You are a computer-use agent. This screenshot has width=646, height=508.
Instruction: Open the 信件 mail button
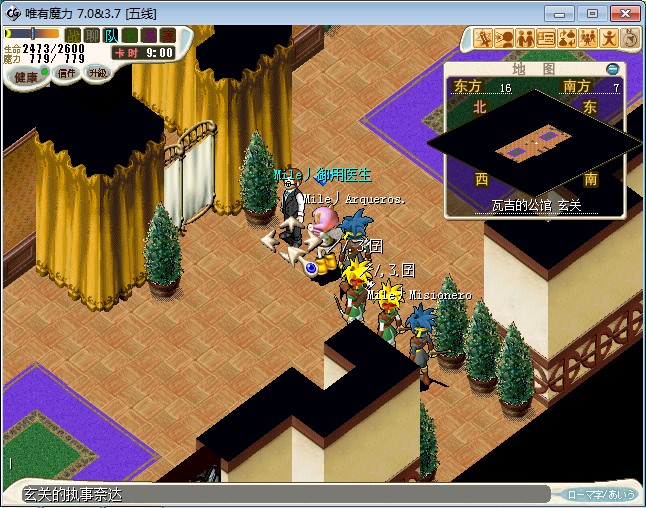(67, 74)
